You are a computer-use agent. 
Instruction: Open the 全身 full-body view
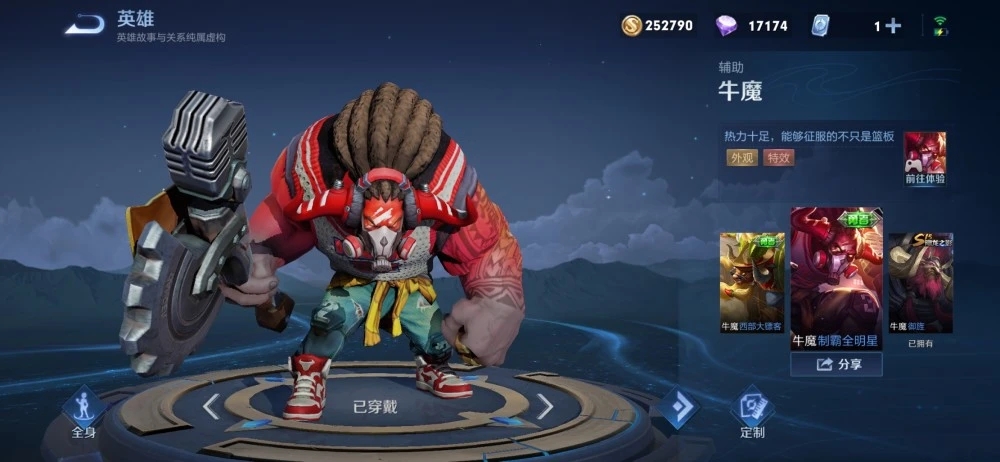83,412
